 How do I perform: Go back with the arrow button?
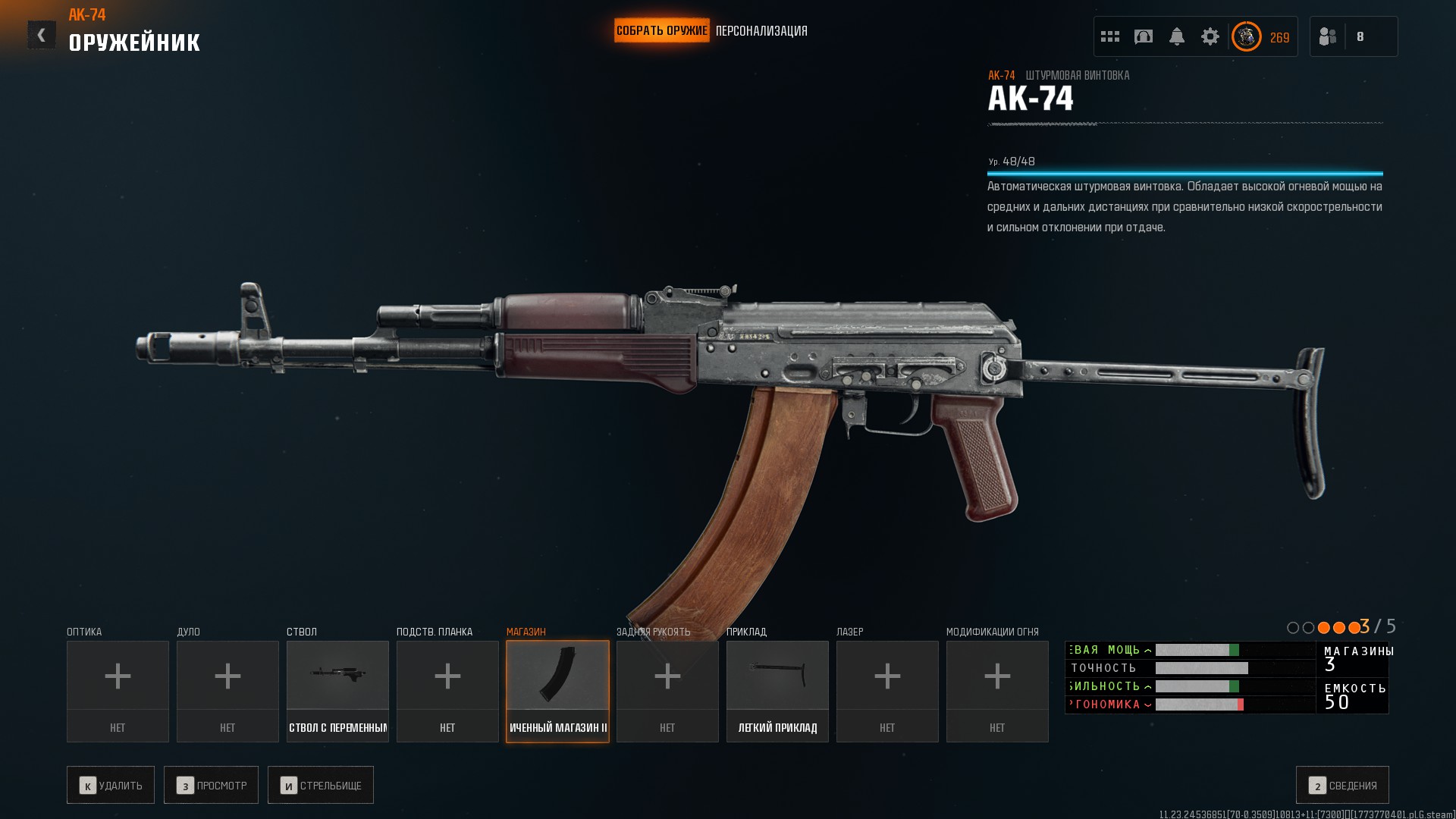click(x=42, y=35)
